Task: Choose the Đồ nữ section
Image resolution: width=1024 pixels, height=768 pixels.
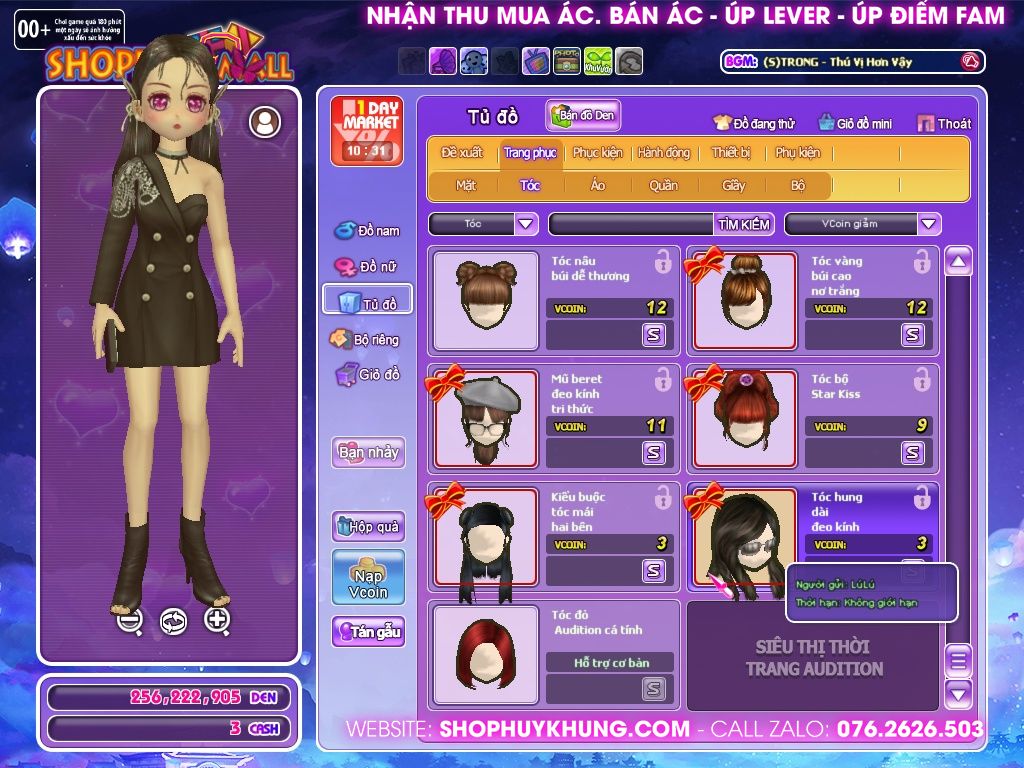Action: coord(367,267)
